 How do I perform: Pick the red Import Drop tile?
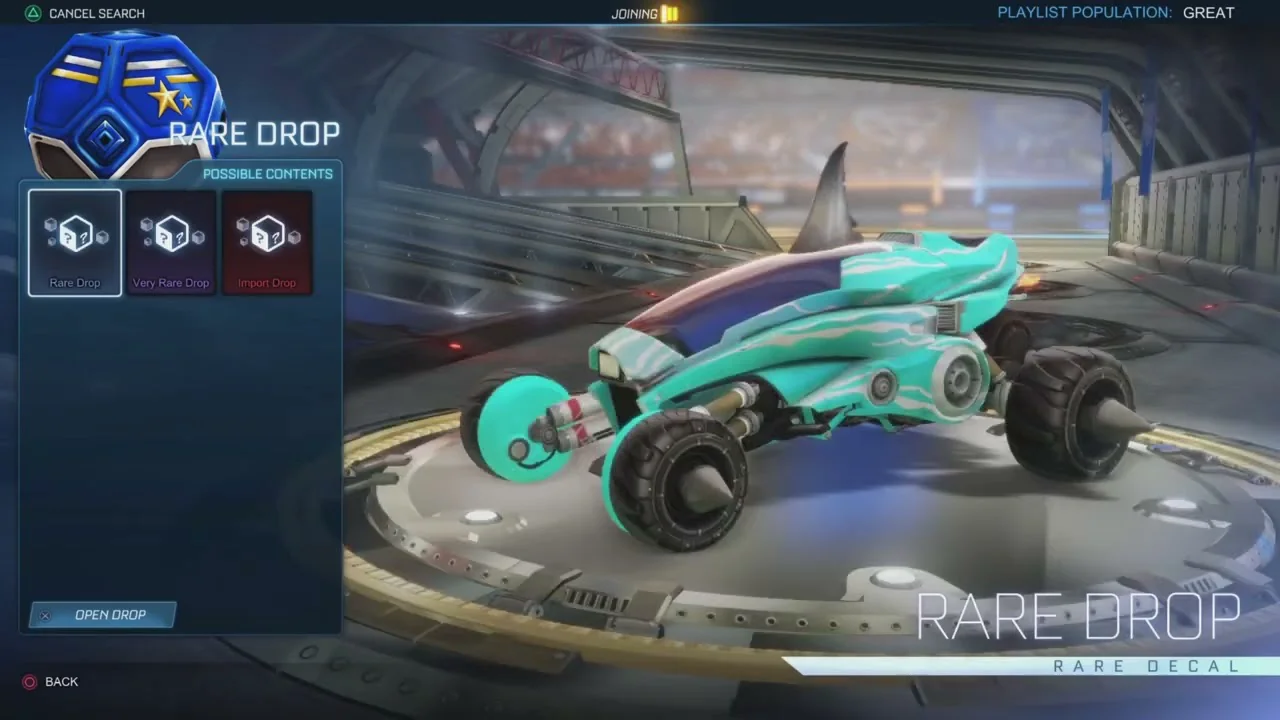[x=267, y=243]
